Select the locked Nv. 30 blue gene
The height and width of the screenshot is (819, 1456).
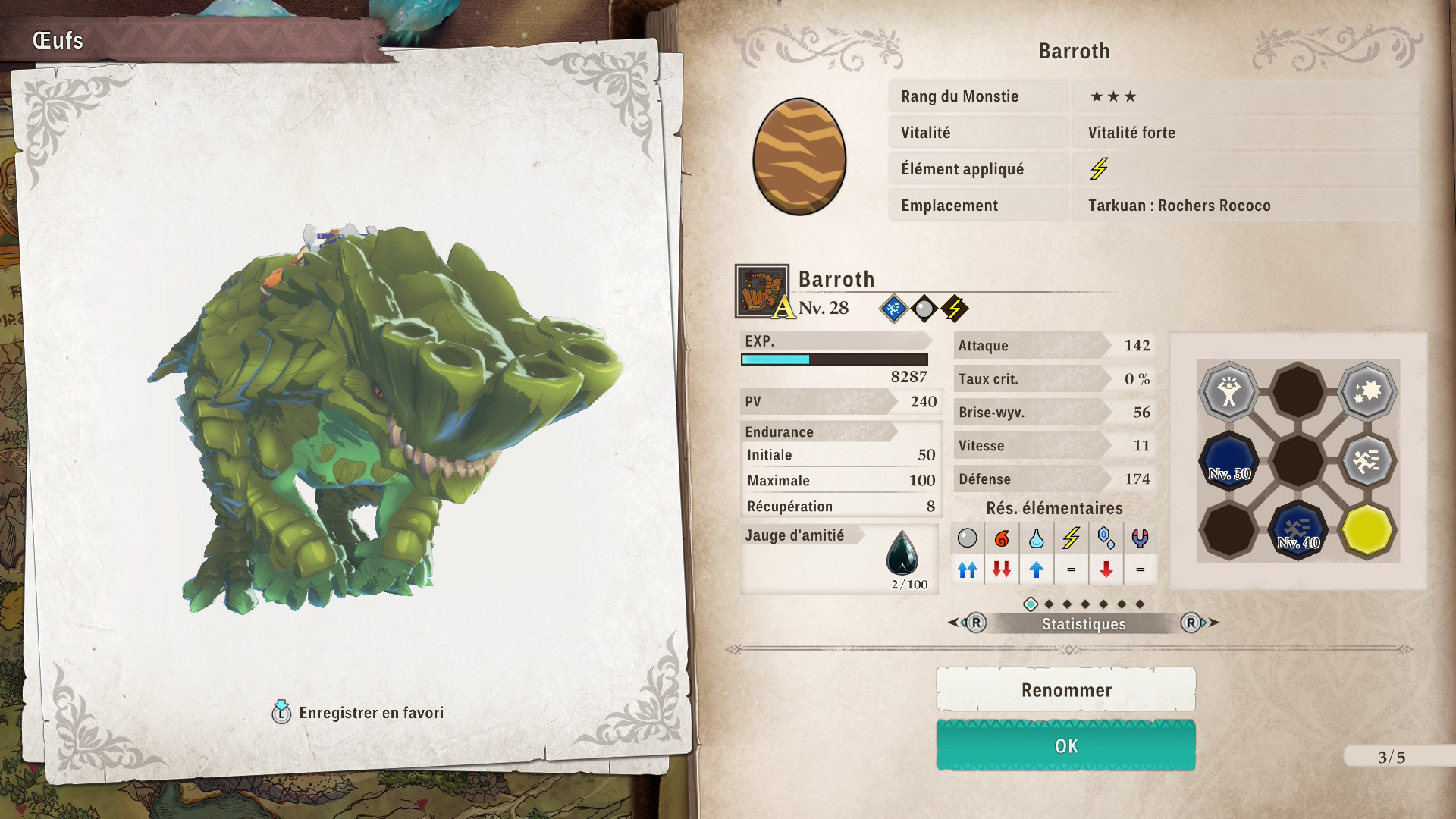pos(1228,460)
